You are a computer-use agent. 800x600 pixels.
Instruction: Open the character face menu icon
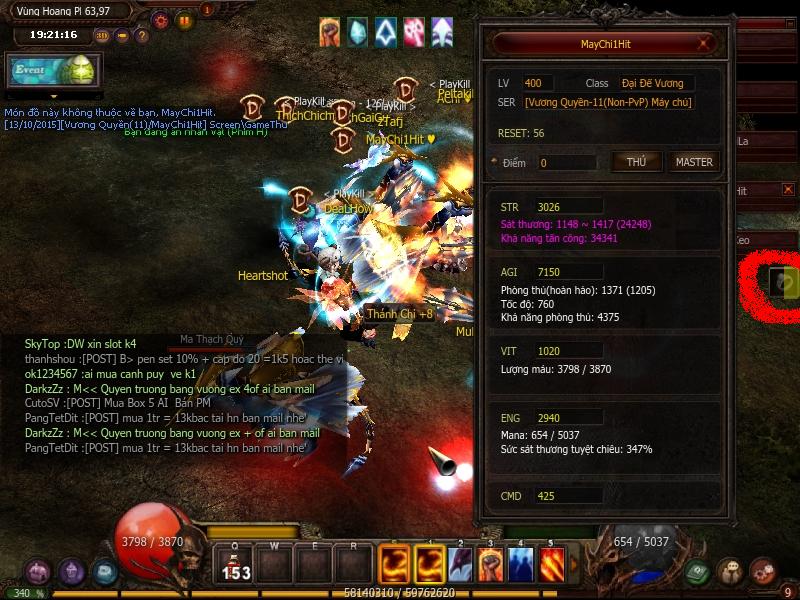point(731,571)
